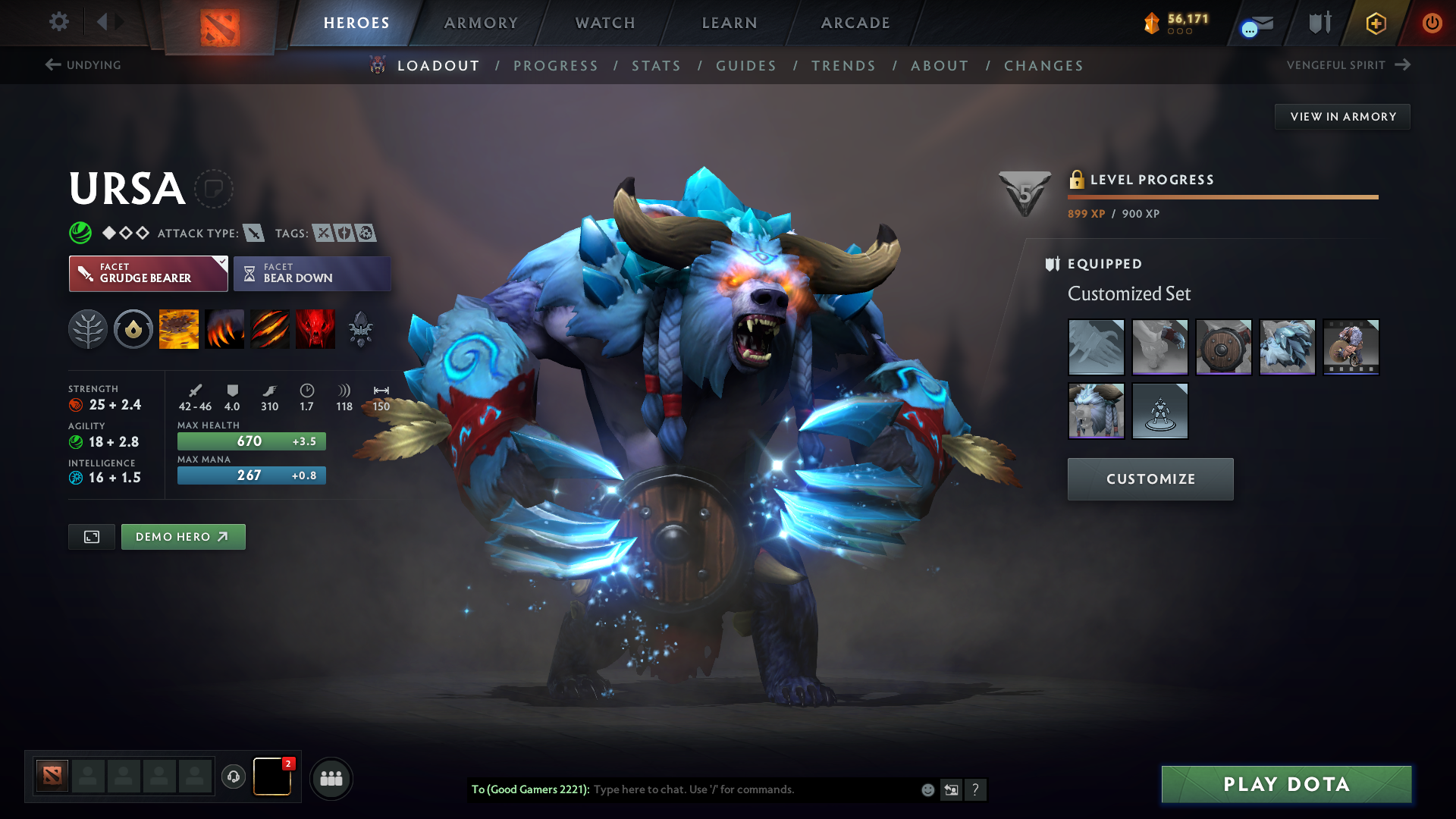Viewport: 1456px width, 819px height.
Task: Open the ARMORY menu item
Action: 481,23
